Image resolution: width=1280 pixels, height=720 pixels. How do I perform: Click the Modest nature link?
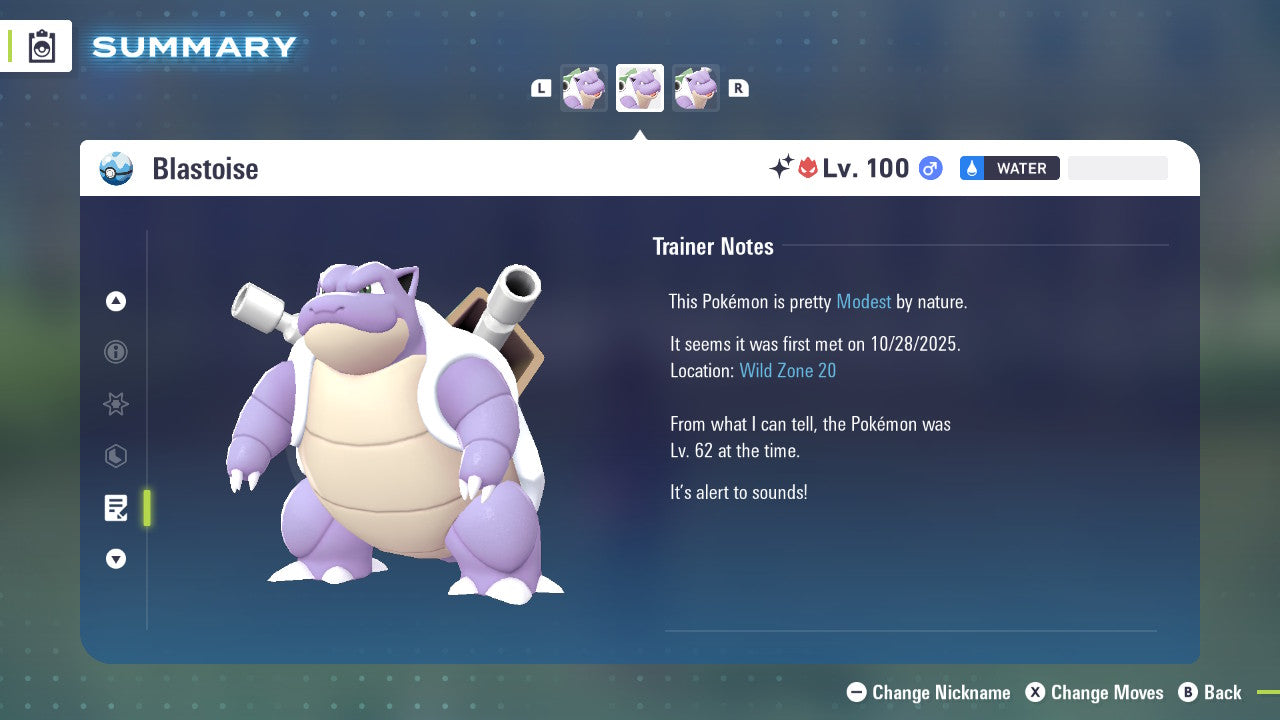pos(863,301)
